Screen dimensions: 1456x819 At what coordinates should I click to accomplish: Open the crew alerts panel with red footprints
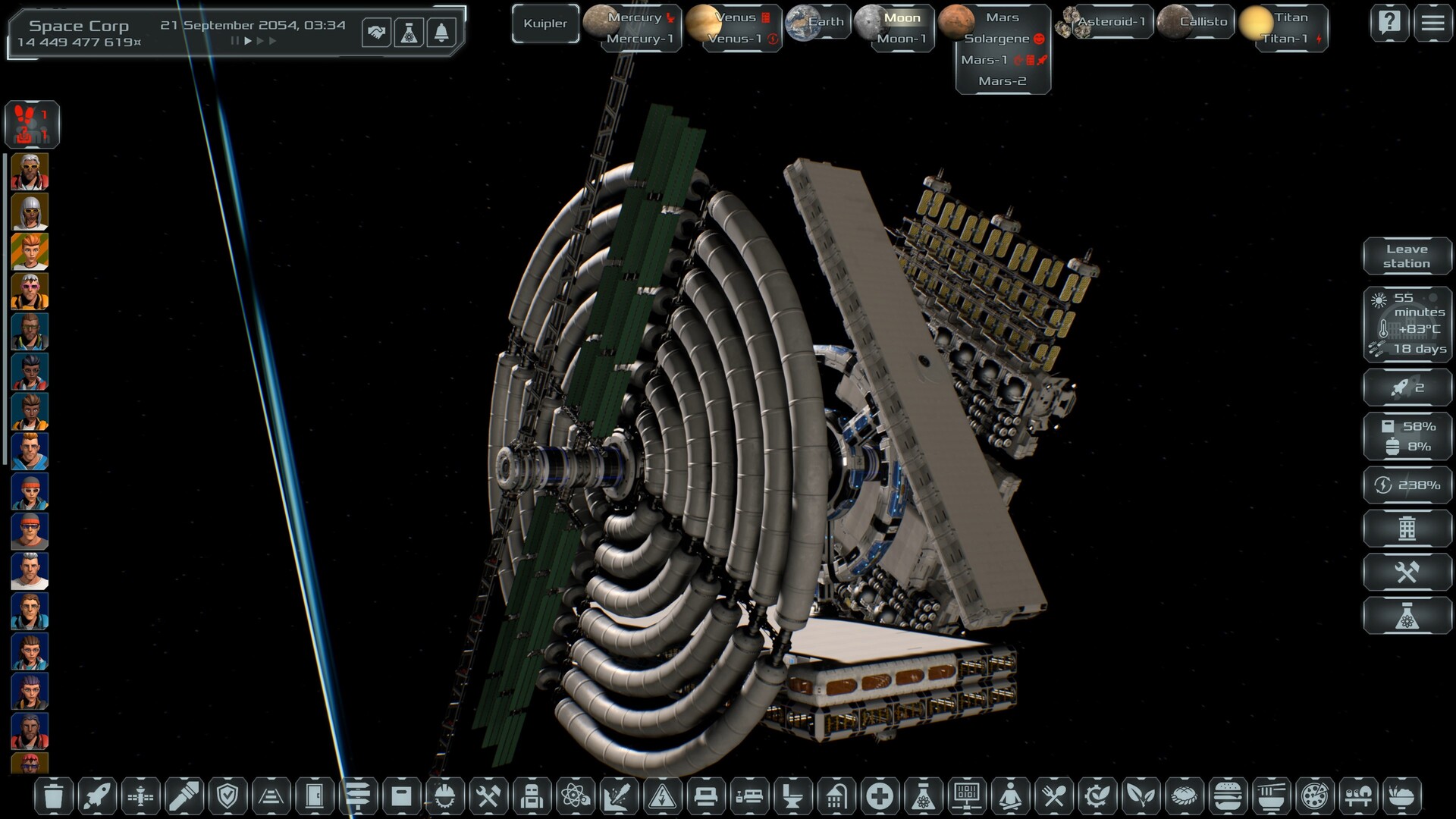32,124
